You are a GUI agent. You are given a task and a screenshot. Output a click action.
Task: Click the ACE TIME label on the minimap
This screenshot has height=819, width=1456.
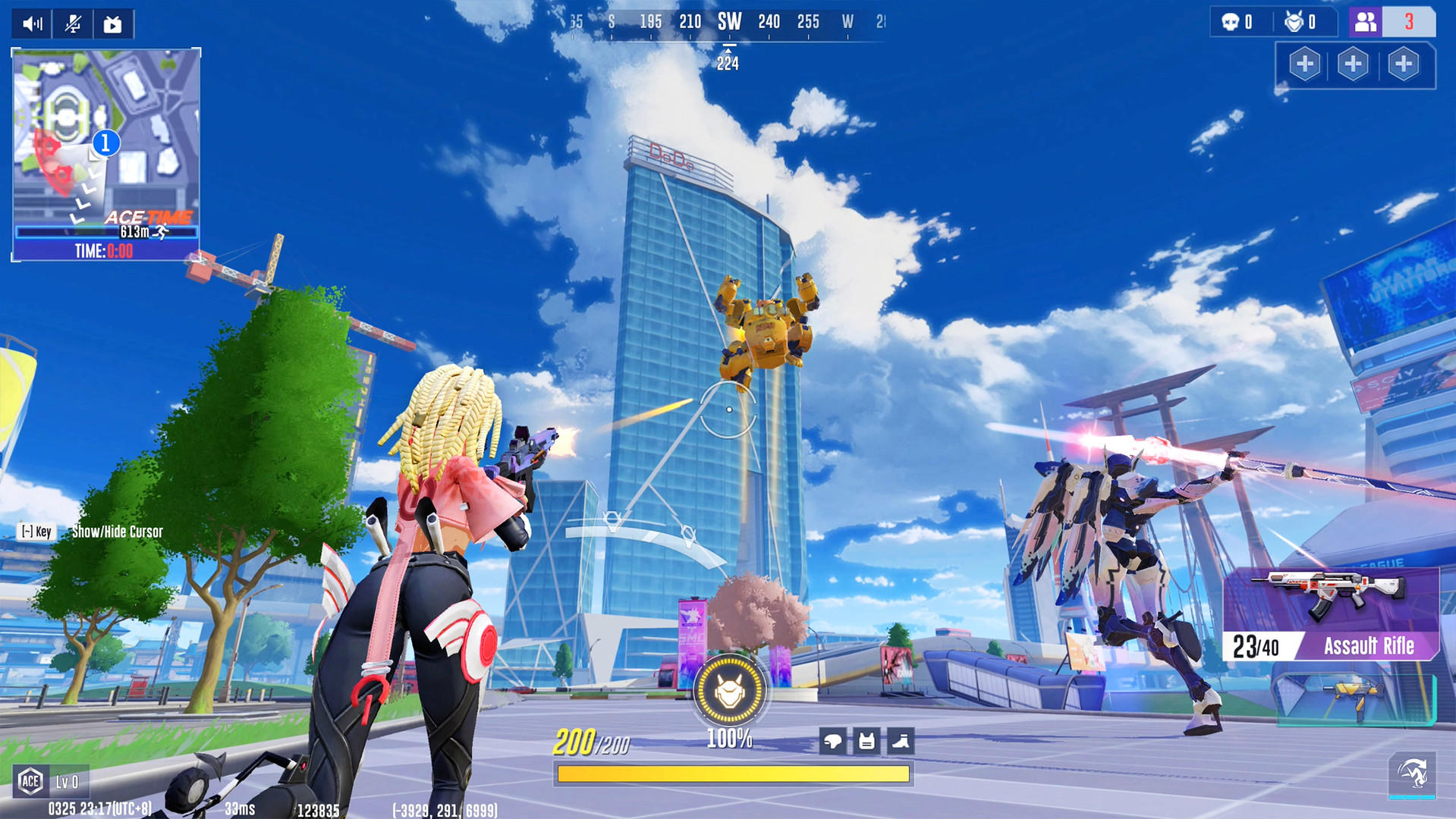tap(149, 216)
